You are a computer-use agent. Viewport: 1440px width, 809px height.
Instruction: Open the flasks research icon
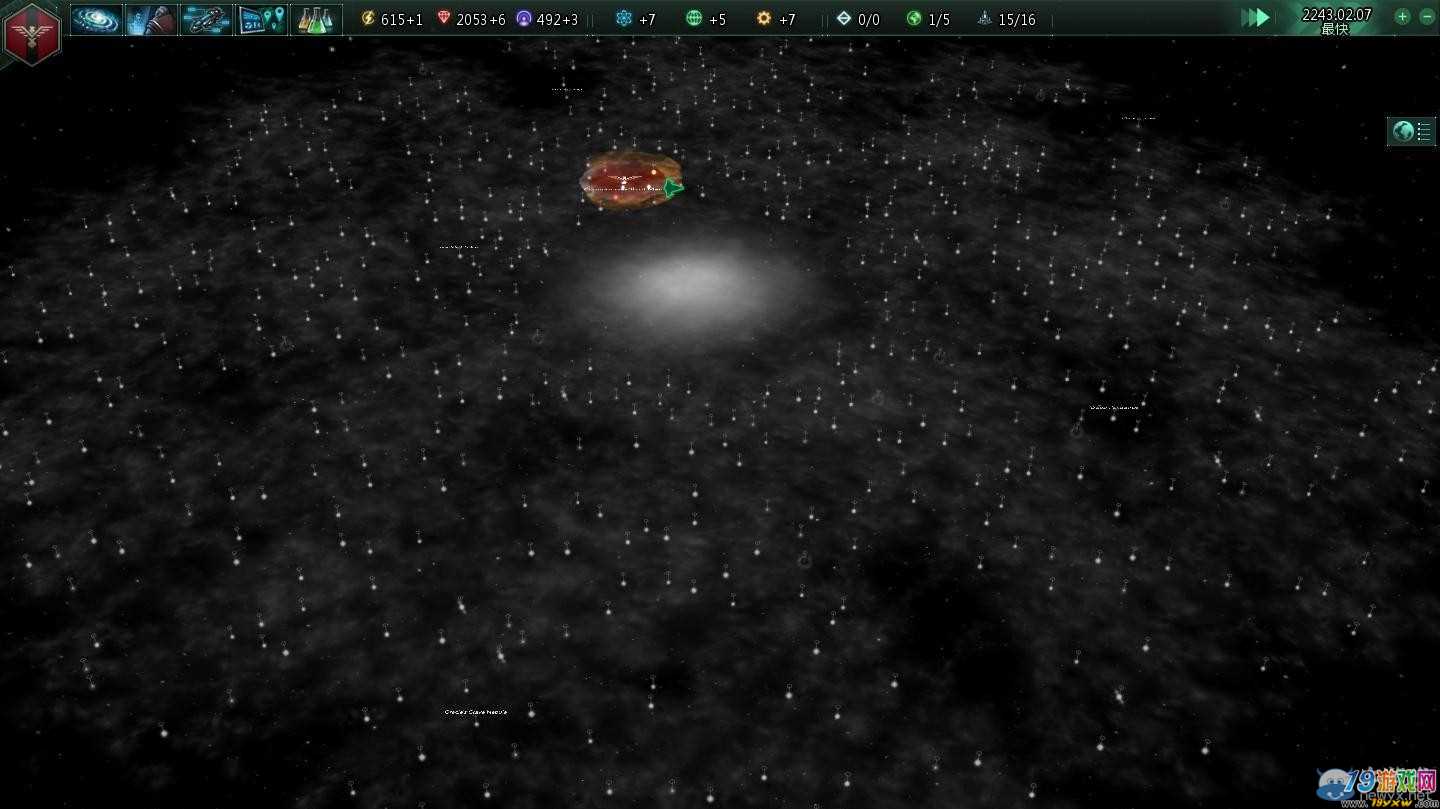pos(316,19)
